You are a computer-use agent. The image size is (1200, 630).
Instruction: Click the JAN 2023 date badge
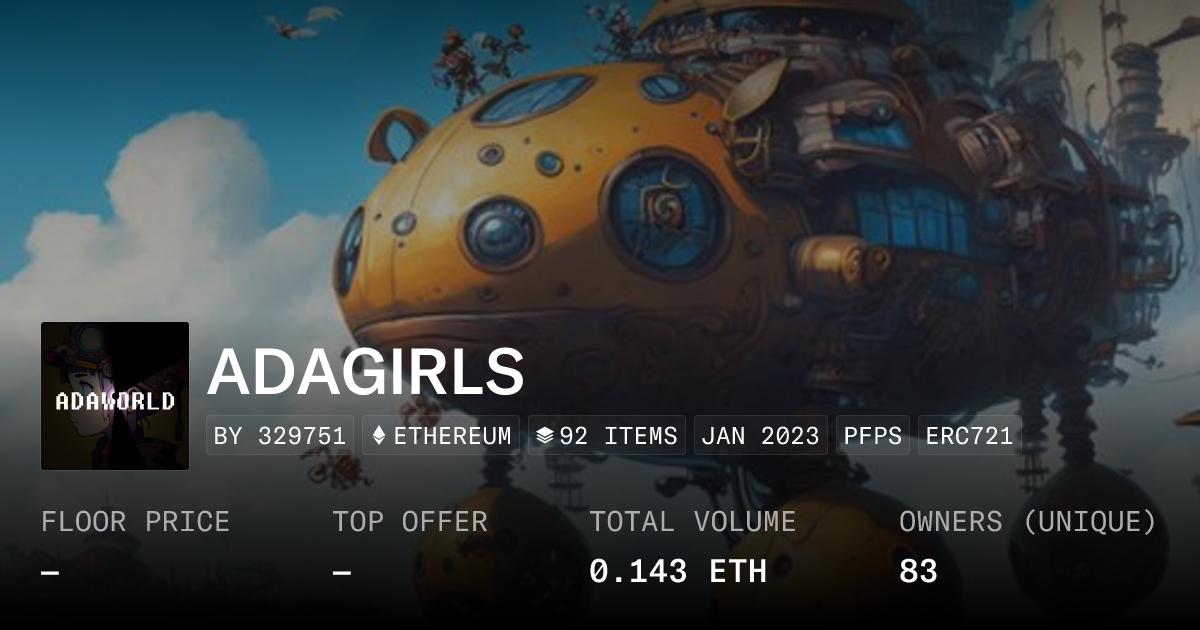point(760,436)
